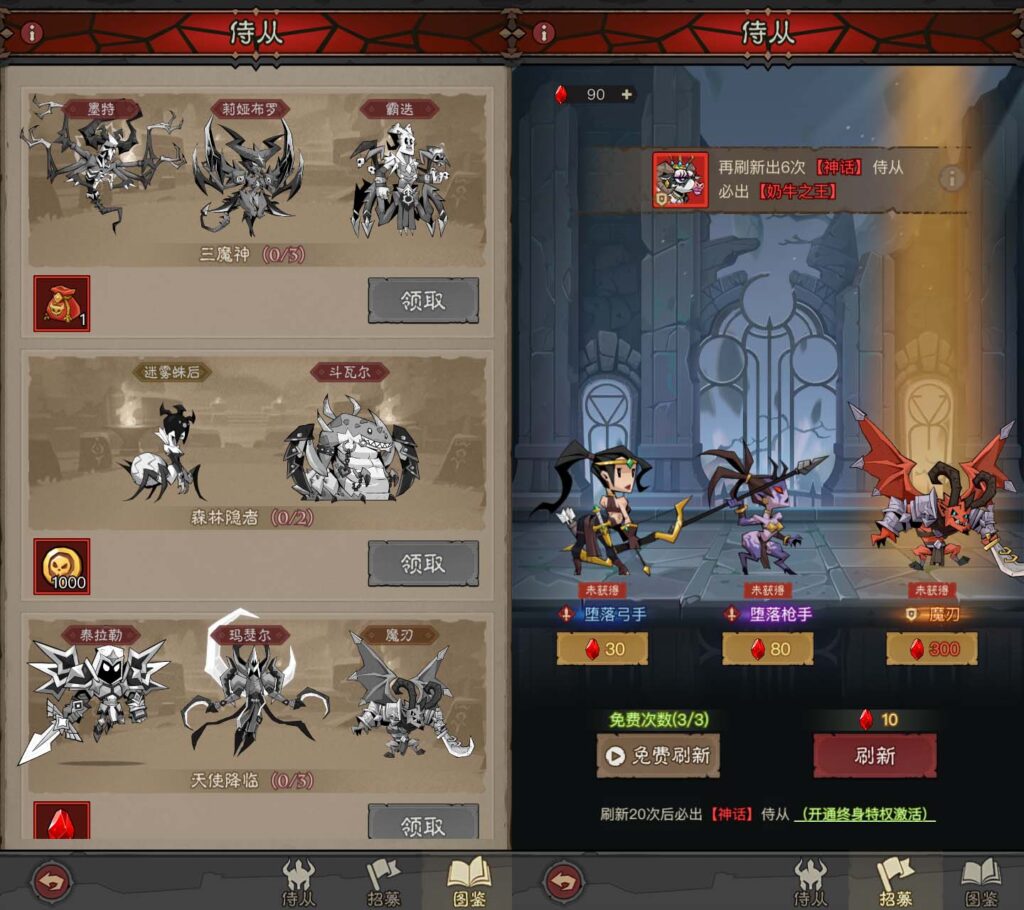The image size is (1024, 910).
Task: Buy 堕落枪手 for 80 gems
Action: (x=767, y=649)
